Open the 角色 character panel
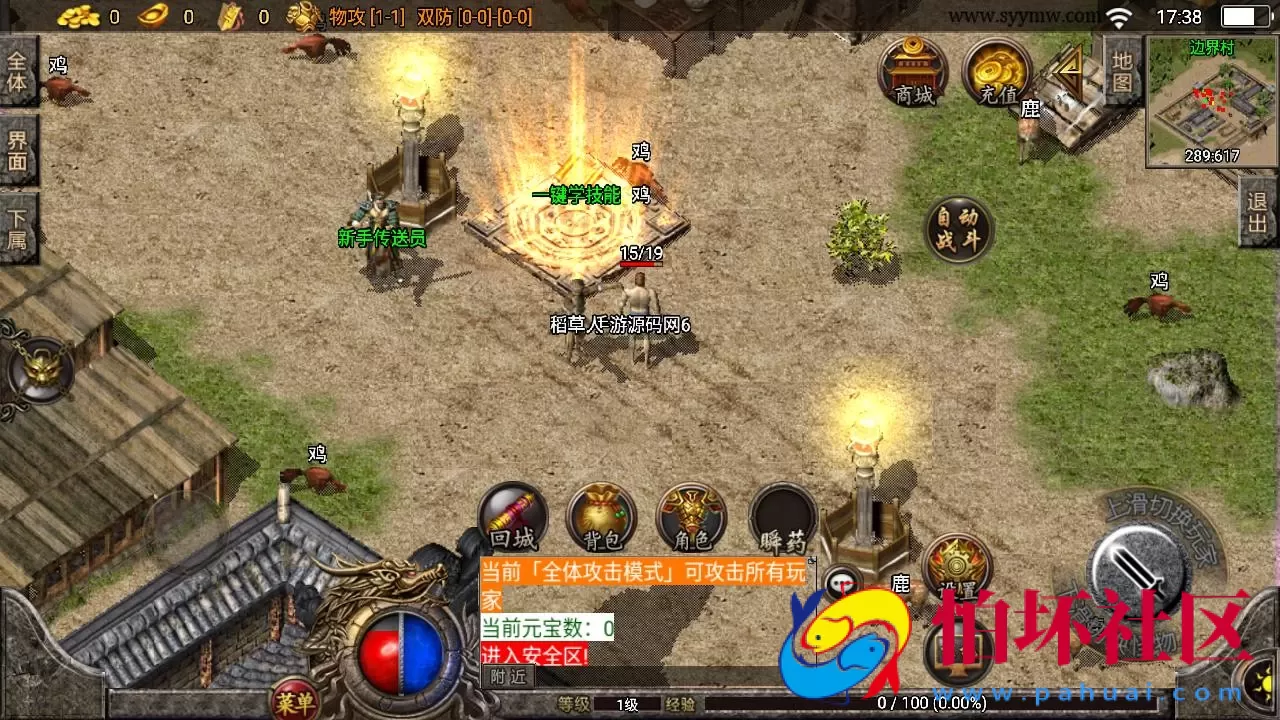Viewport: 1280px width, 720px height. tap(692, 518)
